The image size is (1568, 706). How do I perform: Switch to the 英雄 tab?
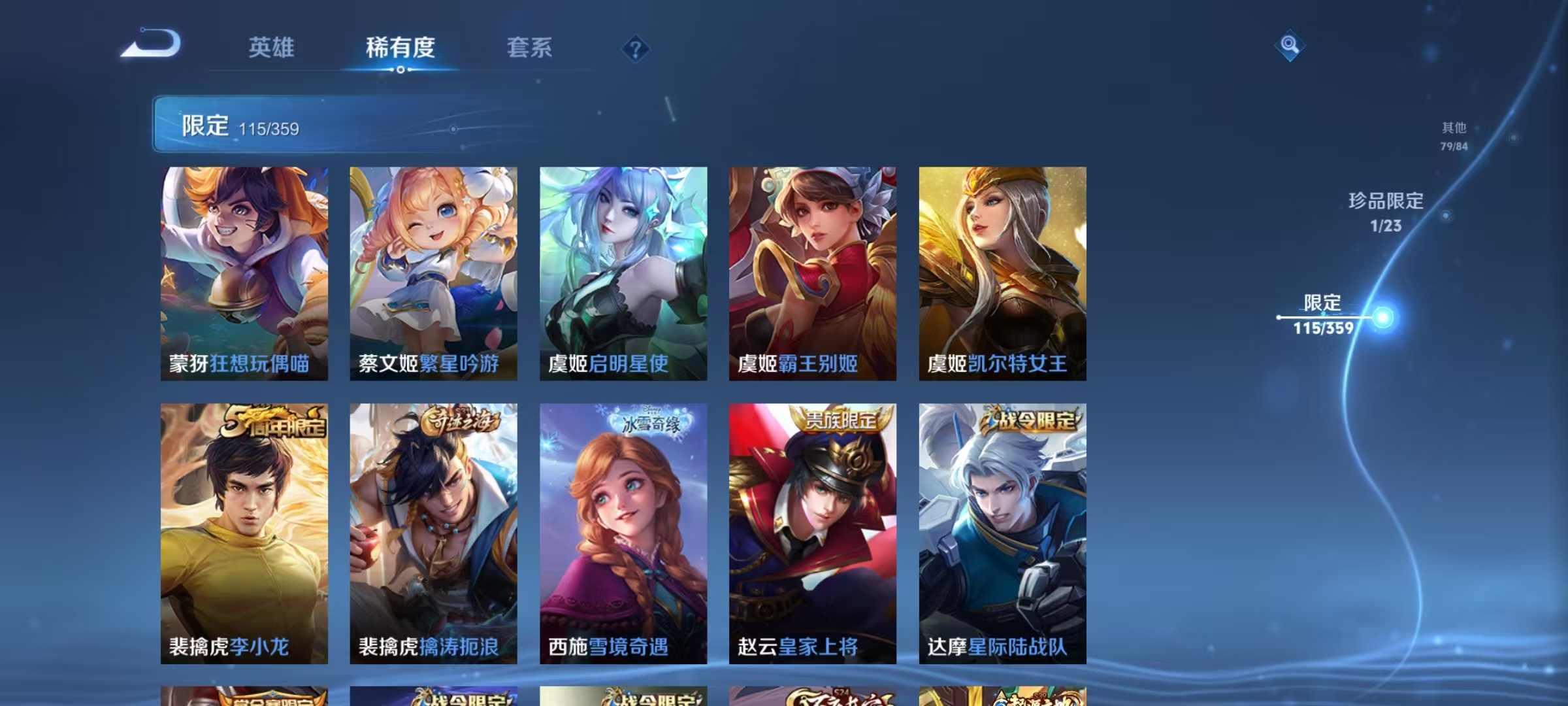pos(272,48)
